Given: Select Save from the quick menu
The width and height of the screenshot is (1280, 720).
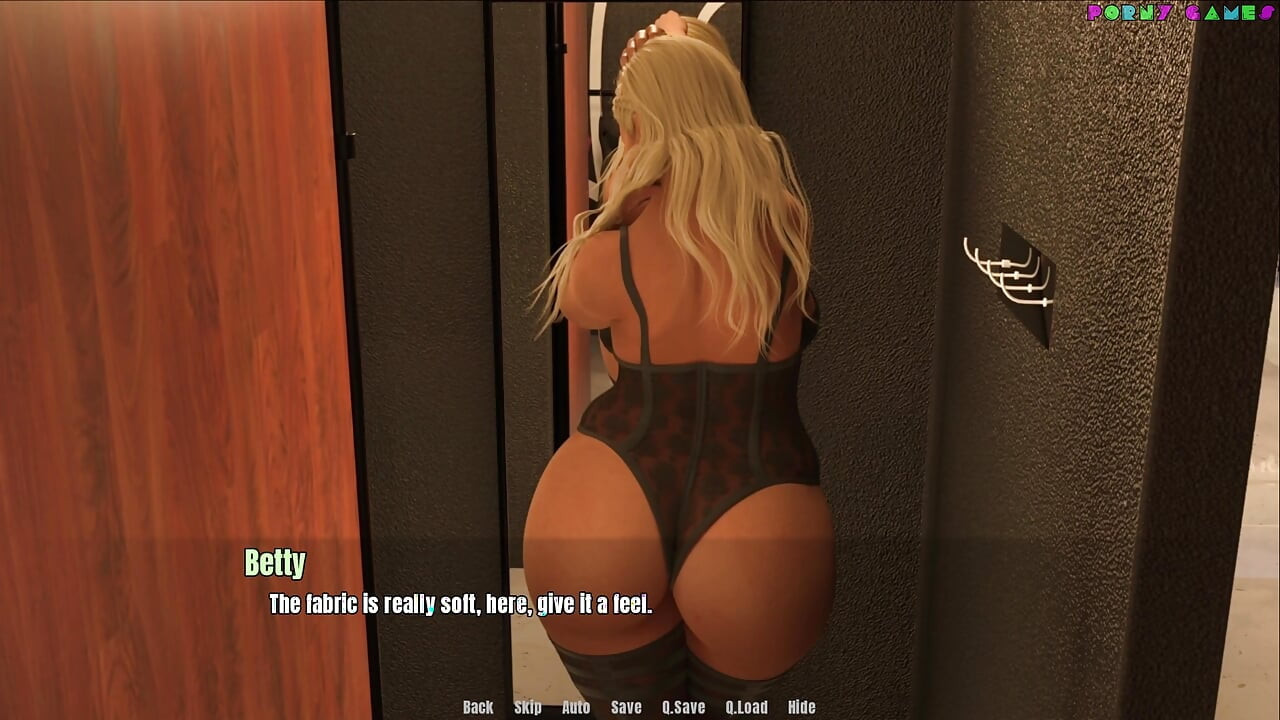Looking at the screenshot, I should tap(625, 707).
